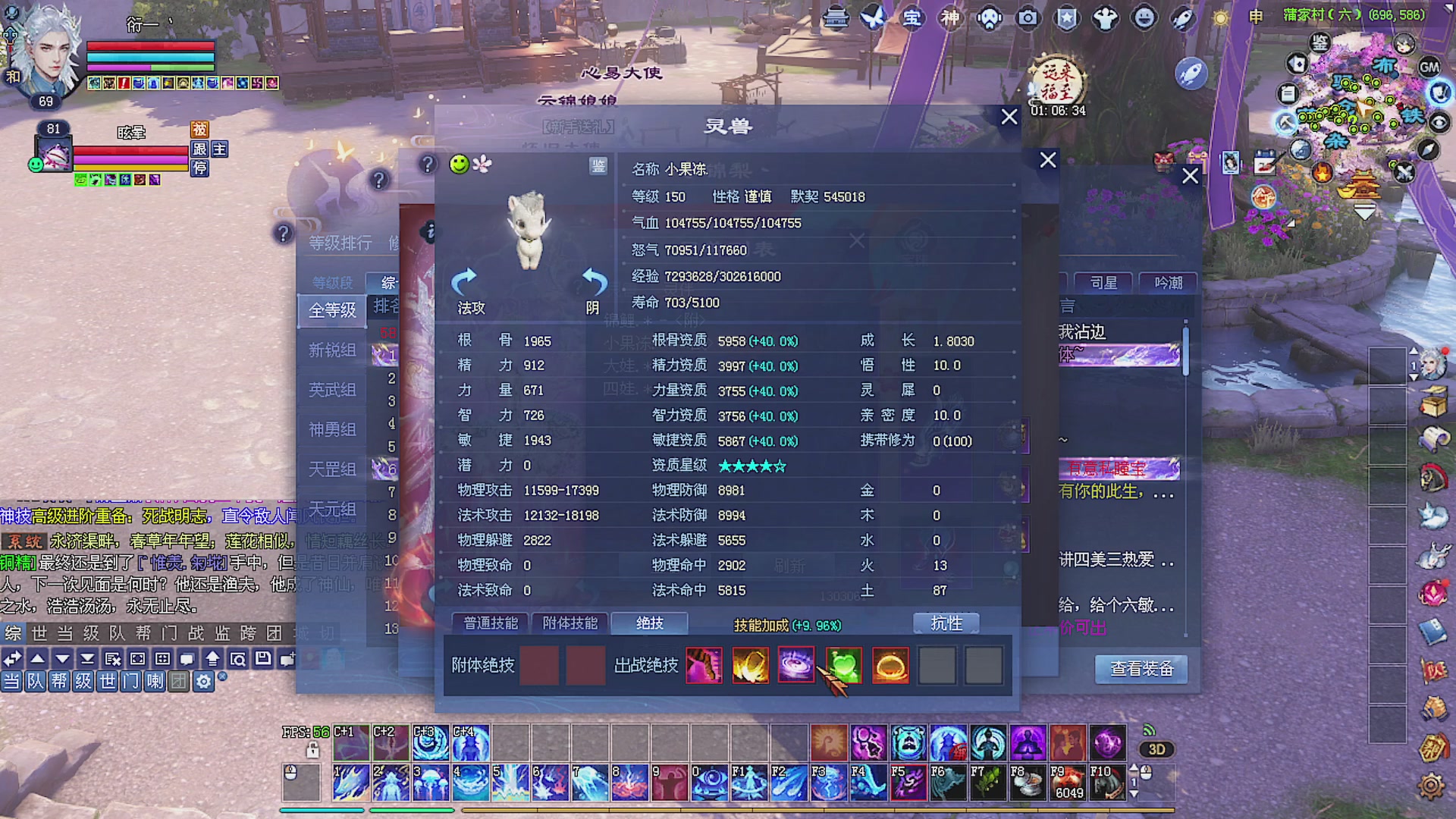The height and width of the screenshot is (819, 1456).
Task: 点击出战绝技第一个粉色技能图标
Action: (x=704, y=665)
